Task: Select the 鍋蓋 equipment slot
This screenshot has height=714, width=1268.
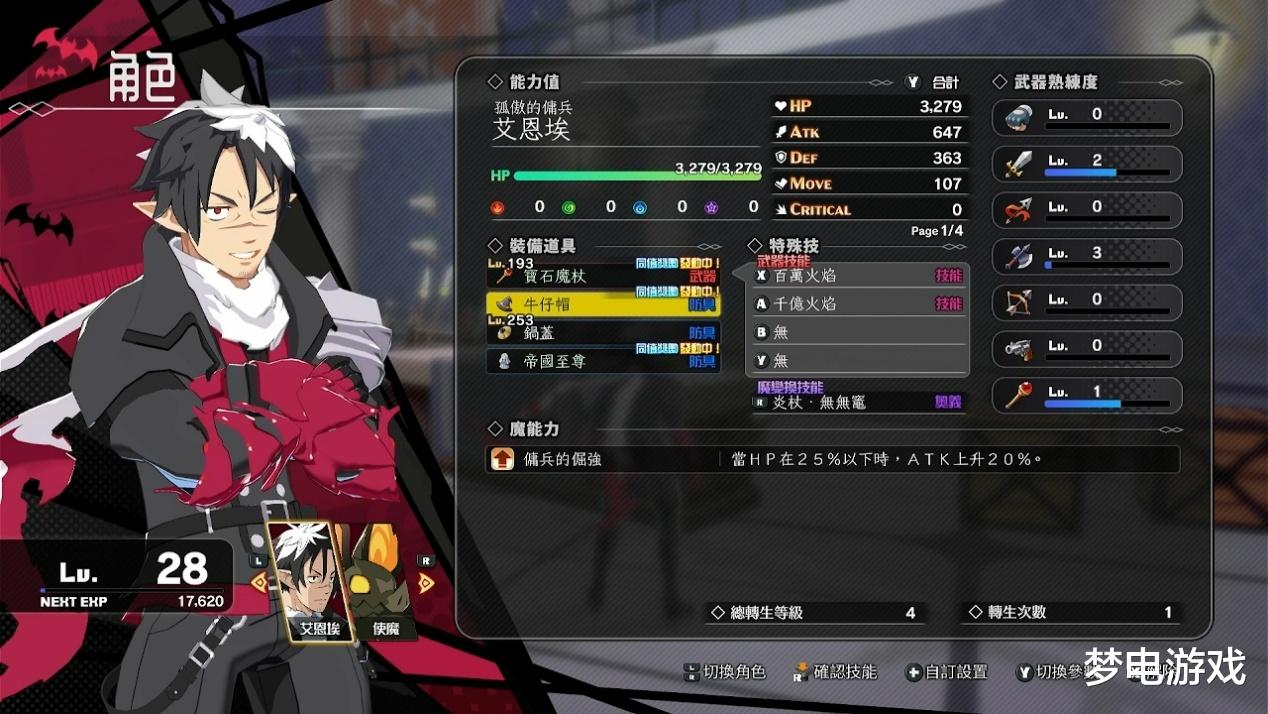Action: (603, 333)
